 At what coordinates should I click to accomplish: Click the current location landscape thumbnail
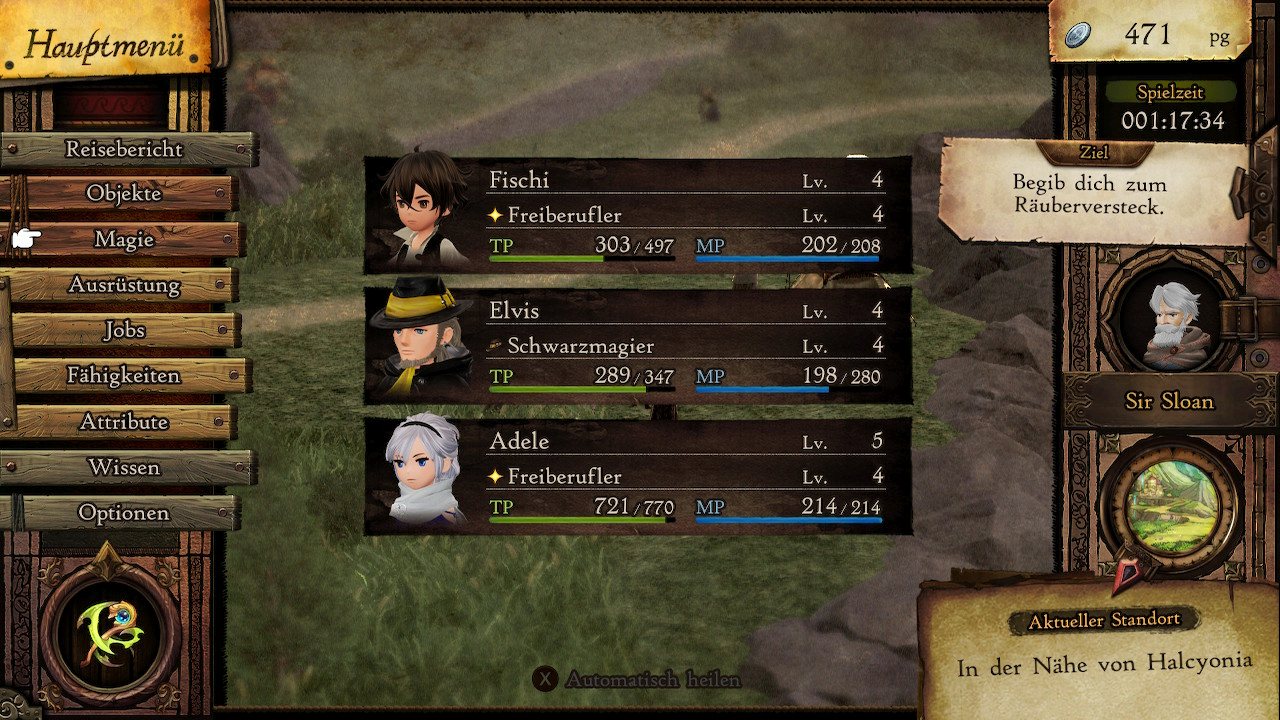tap(1168, 508)
